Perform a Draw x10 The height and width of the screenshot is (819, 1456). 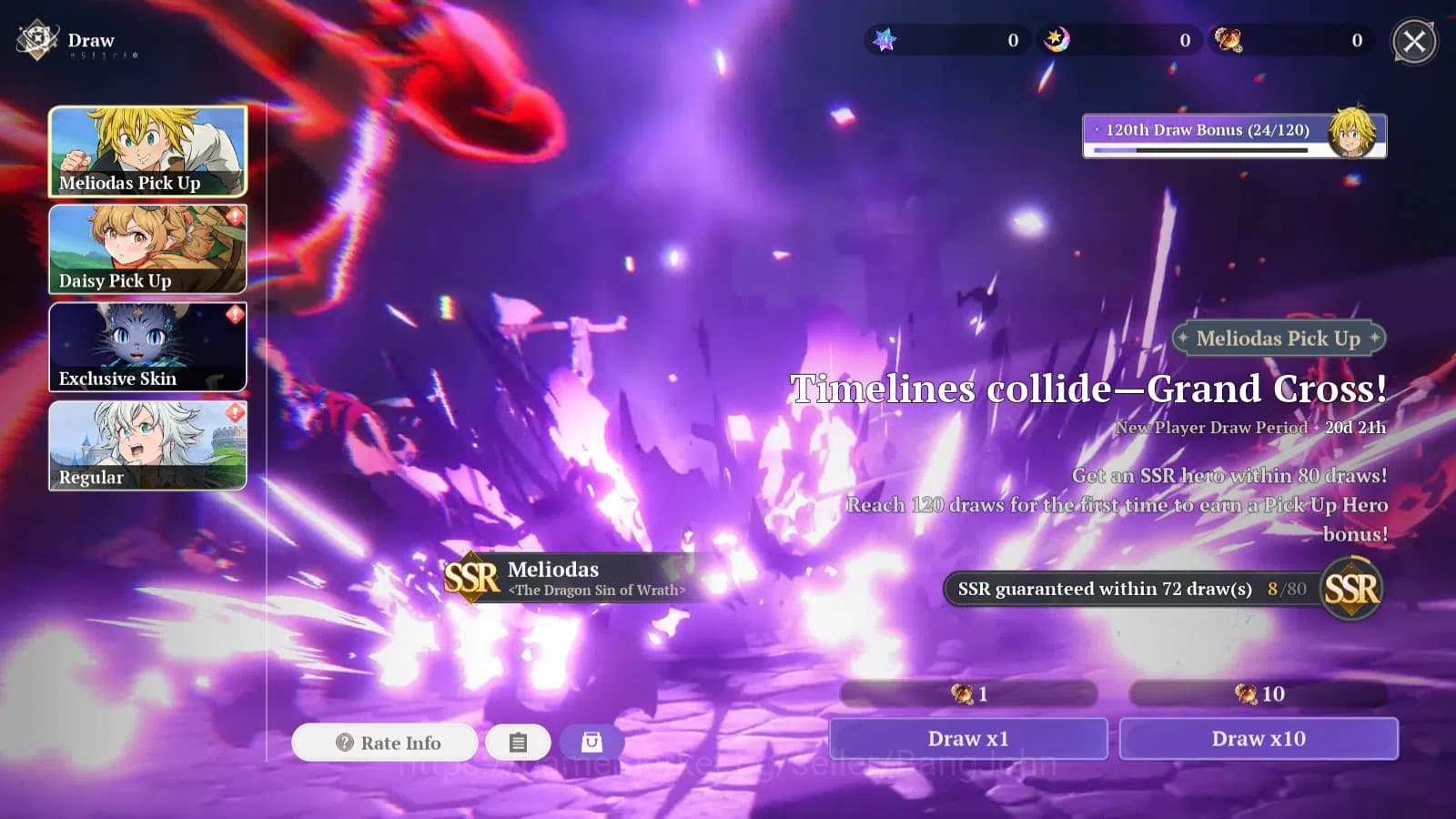click(1259, 738)
